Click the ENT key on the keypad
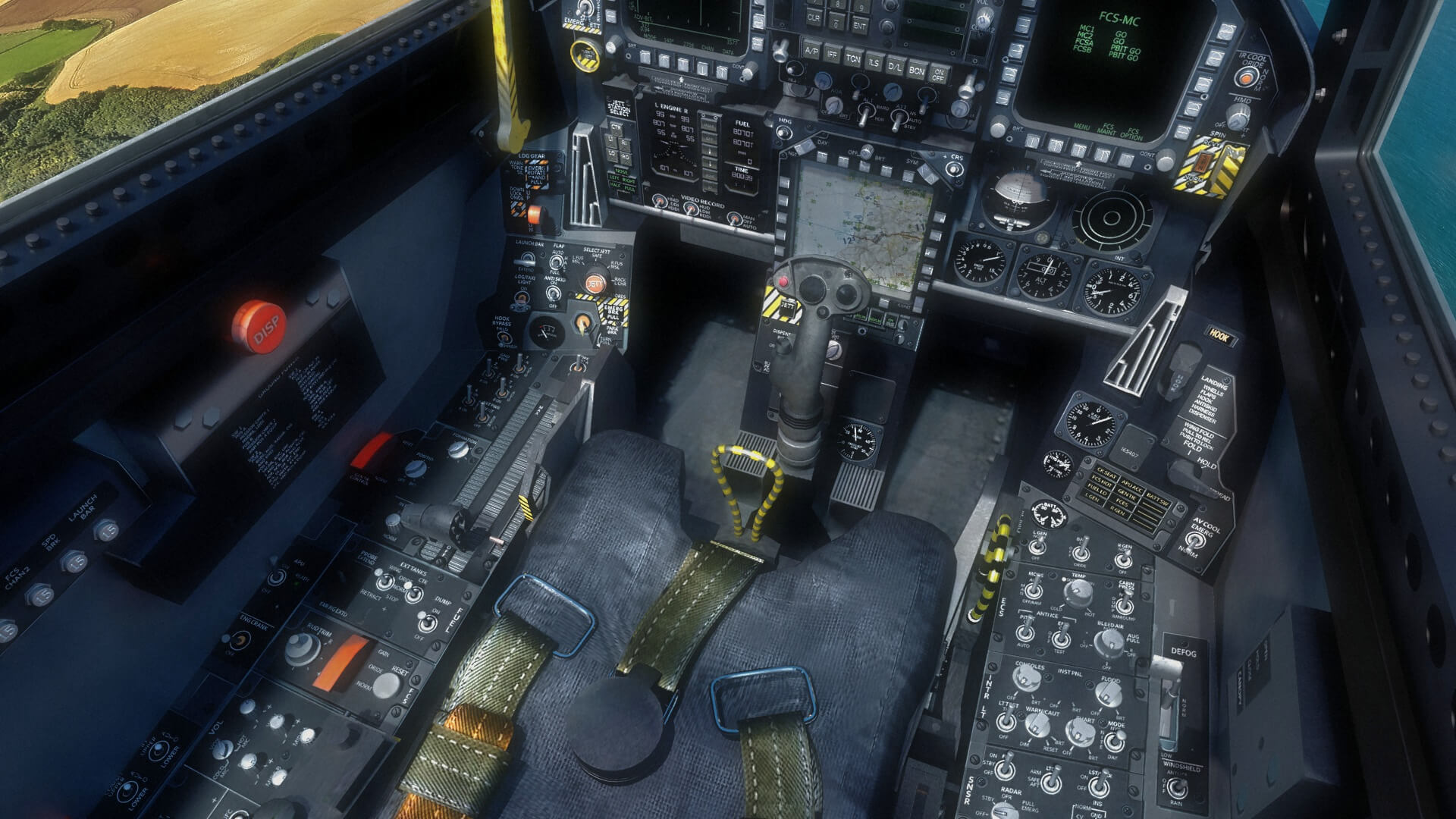 [x=860, y=25]
